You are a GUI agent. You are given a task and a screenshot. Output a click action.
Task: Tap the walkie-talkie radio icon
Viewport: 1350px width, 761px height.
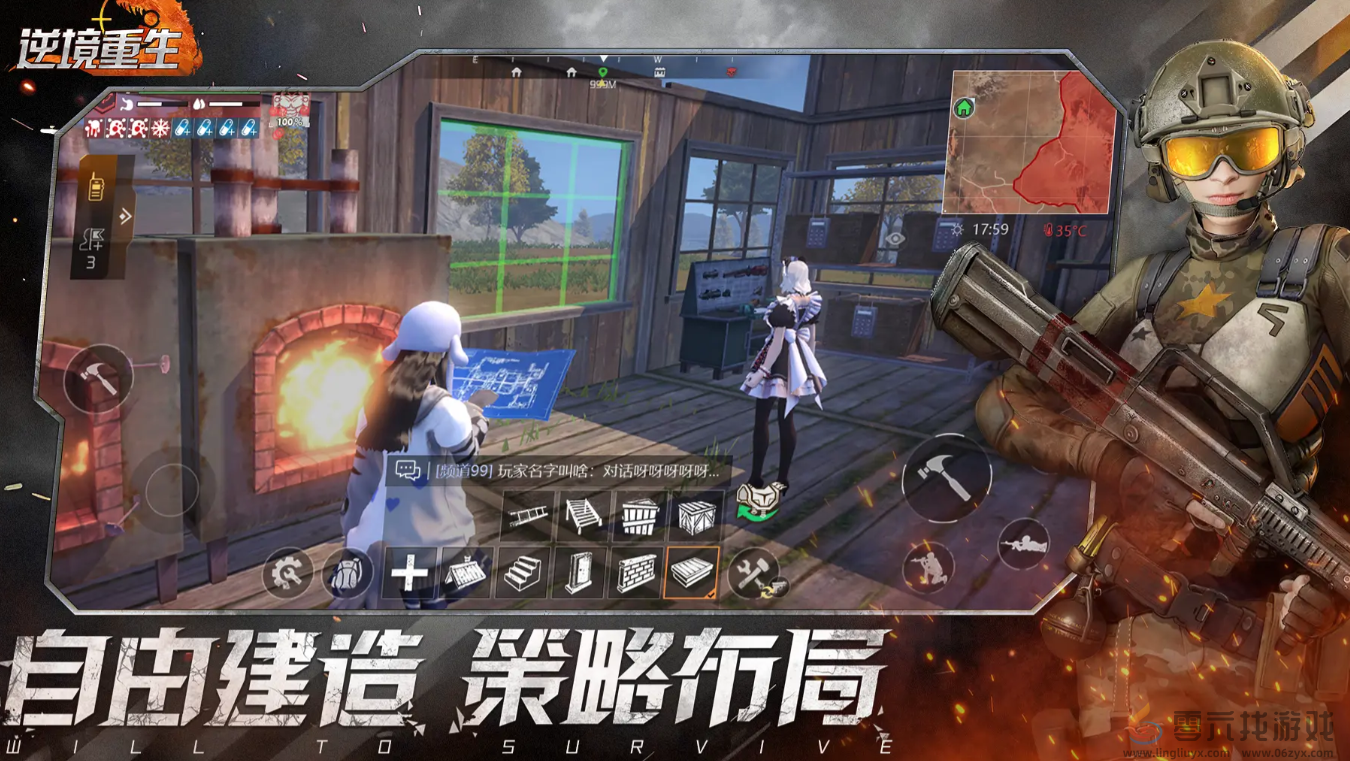point(96,186)
